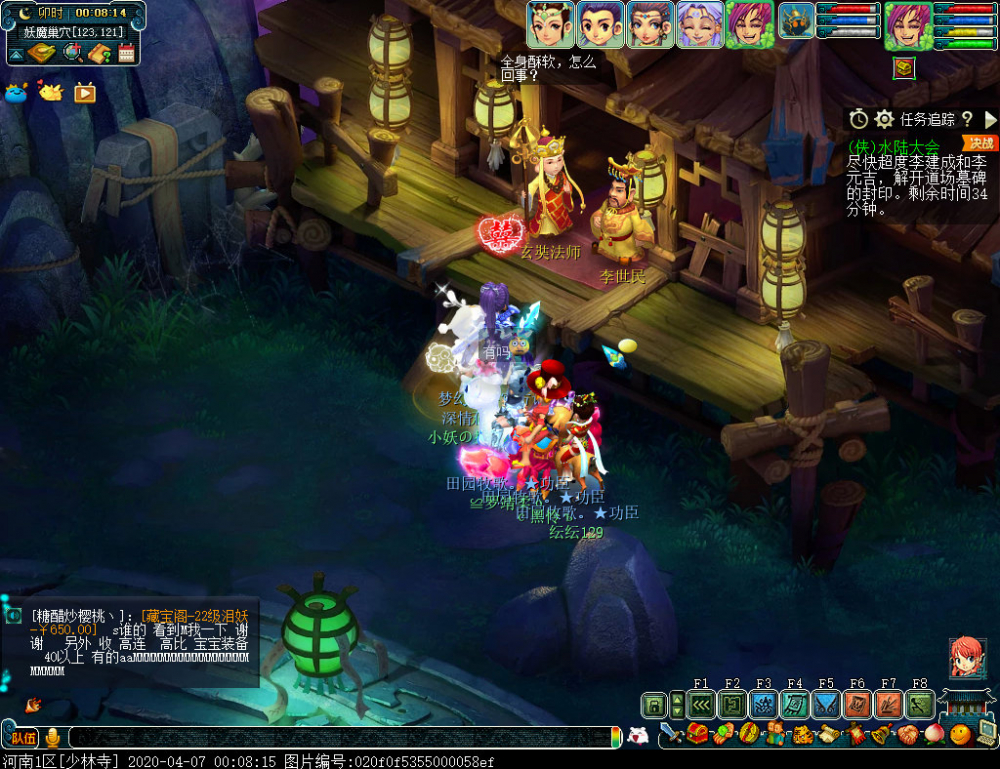Open the blue crowned slime icon
The width and height of the screenshot is (1000, 769).
click(17, 93)
